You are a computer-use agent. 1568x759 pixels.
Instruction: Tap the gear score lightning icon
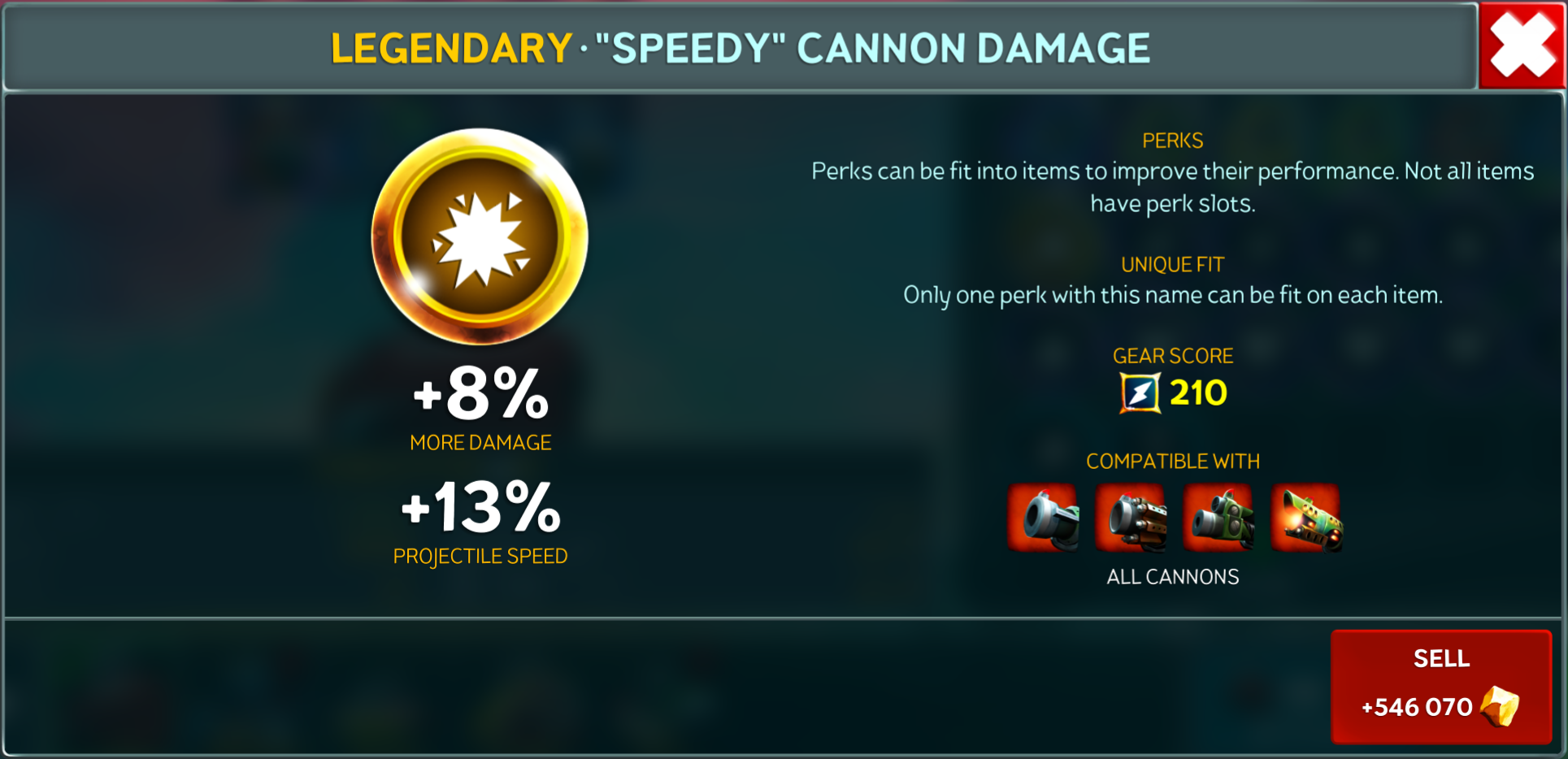click(x=1140, y=393)
